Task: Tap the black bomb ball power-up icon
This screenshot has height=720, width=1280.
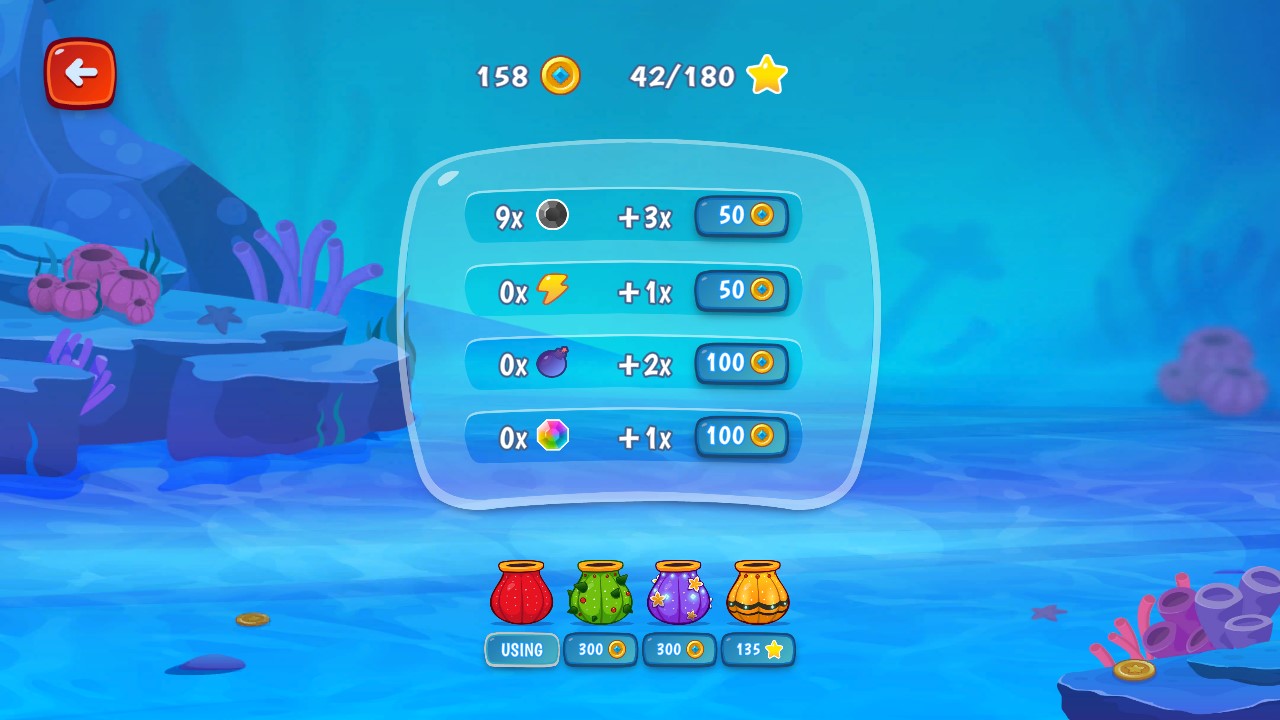Action: [553, 214]
